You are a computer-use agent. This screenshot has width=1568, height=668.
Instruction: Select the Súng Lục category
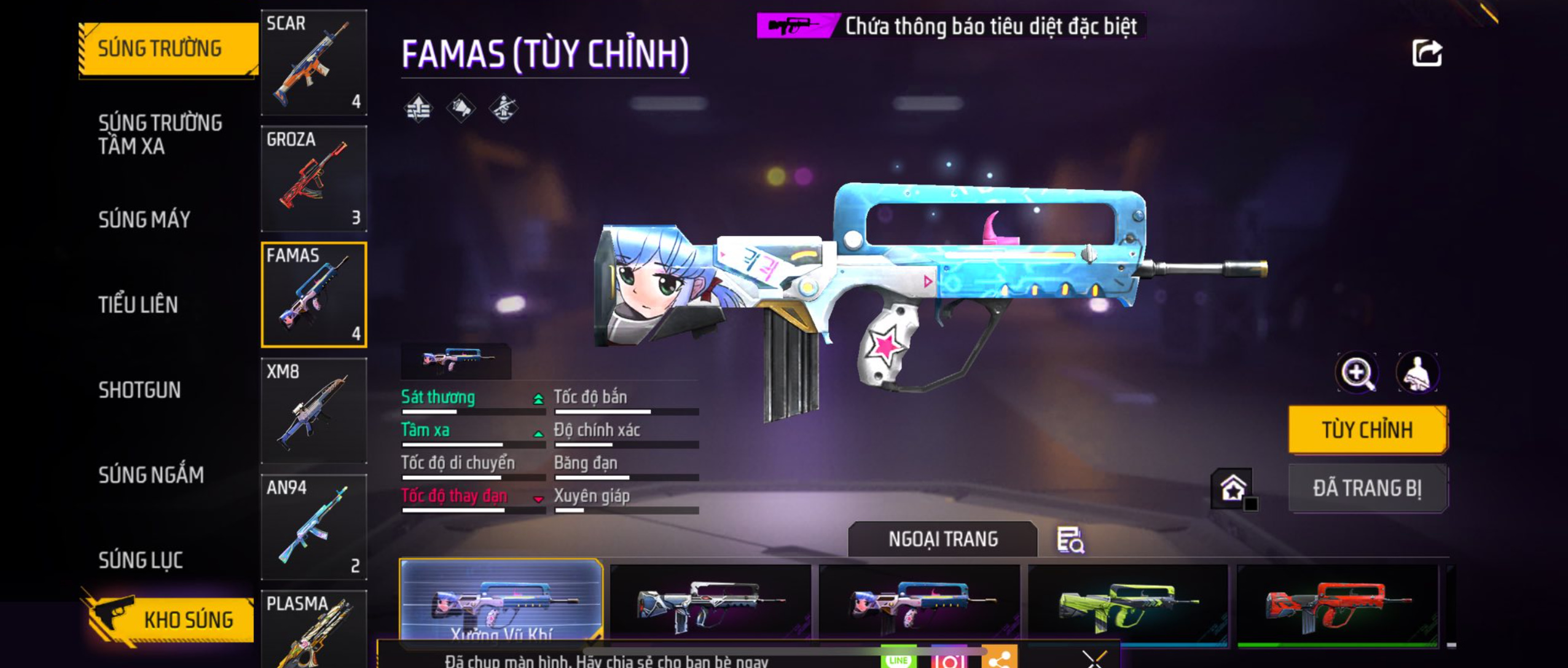click(141, 560)
